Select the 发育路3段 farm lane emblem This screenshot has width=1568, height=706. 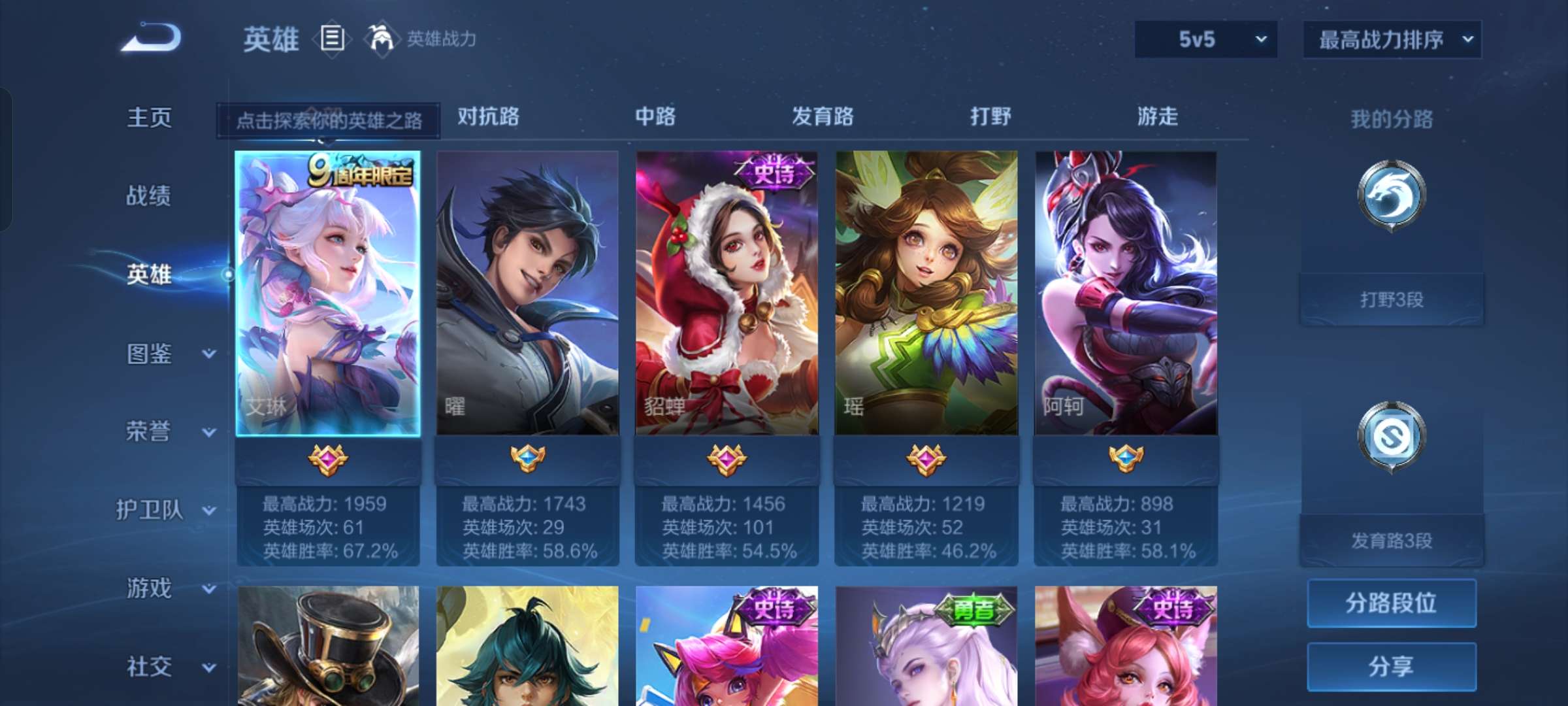1390,437
